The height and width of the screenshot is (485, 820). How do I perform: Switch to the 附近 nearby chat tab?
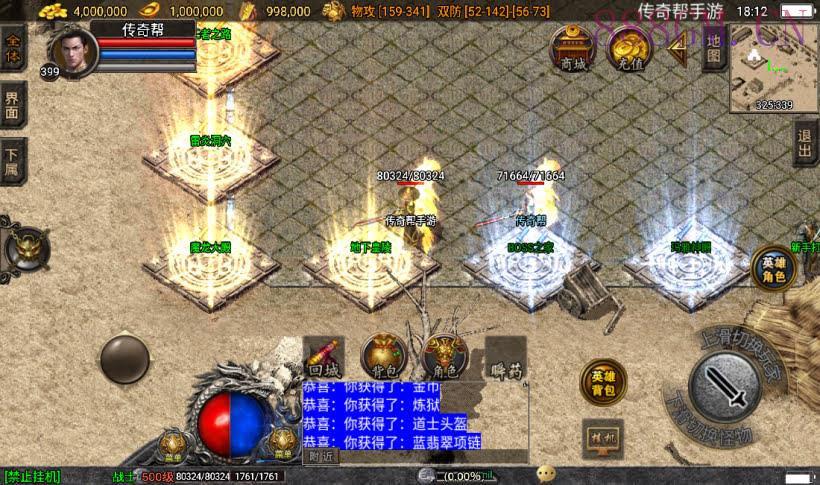(321, 456)
